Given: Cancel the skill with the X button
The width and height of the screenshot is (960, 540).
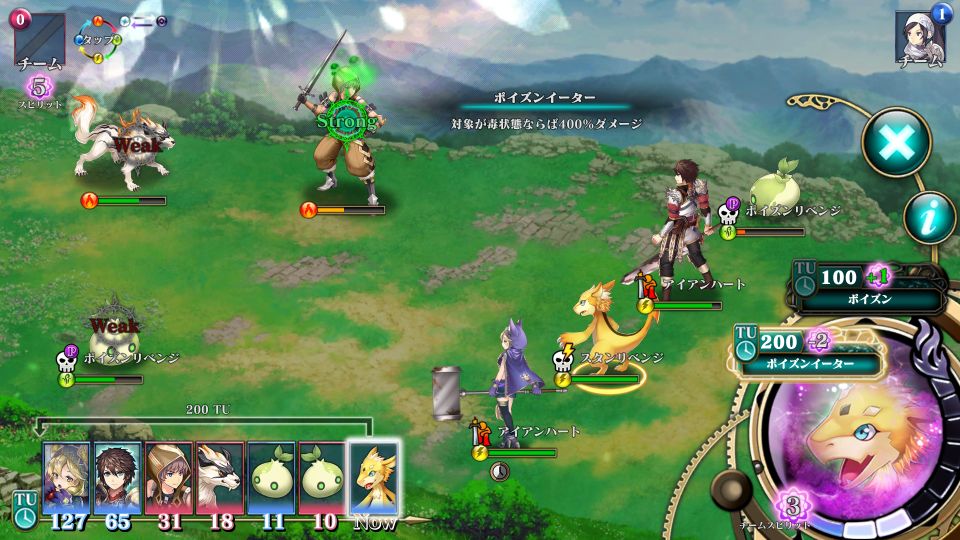Looking at the screenshot, I should tap(896, 143).
